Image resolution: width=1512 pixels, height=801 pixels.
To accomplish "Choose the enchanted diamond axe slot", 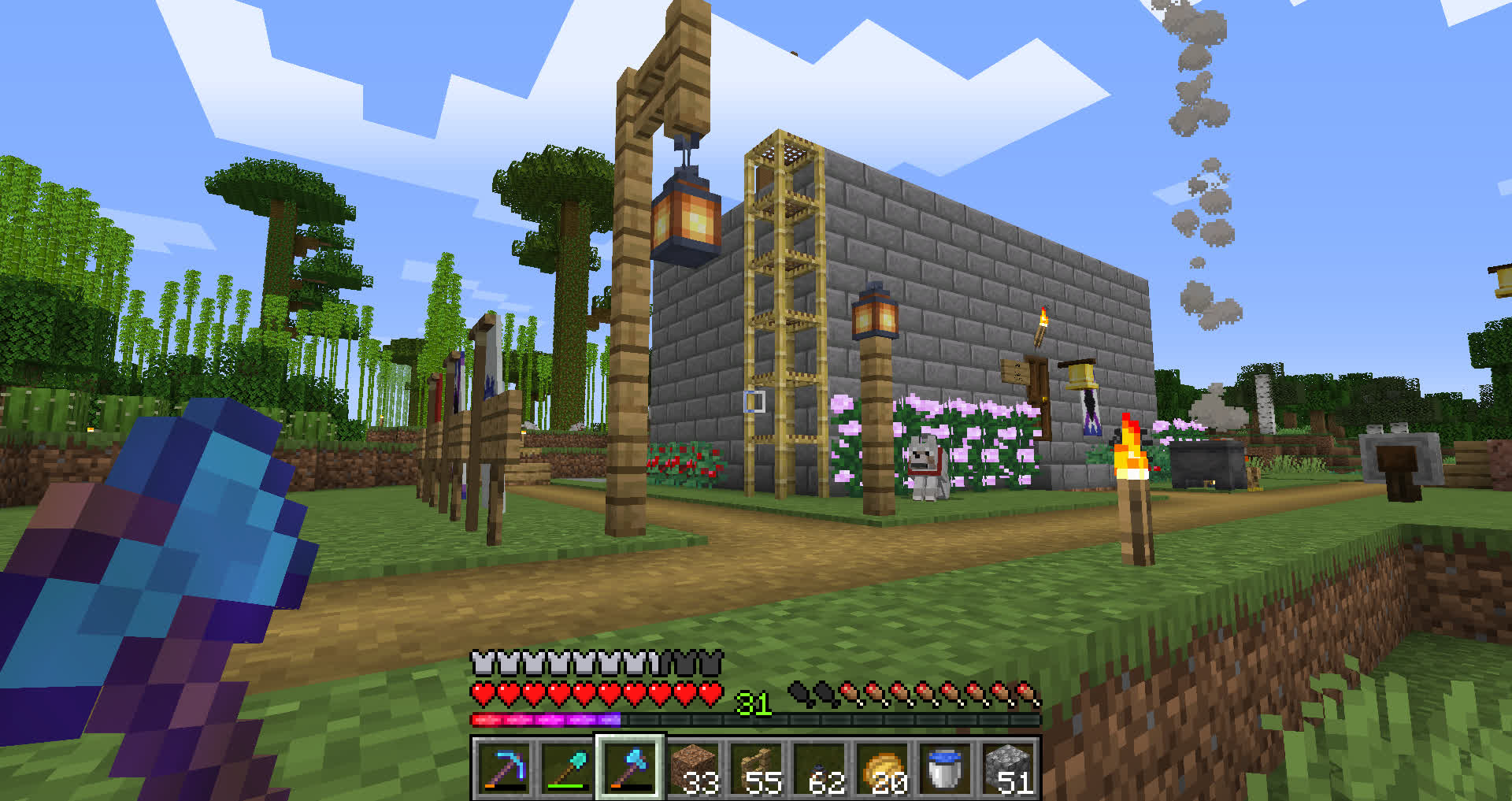I will click(x=630, y=768).
